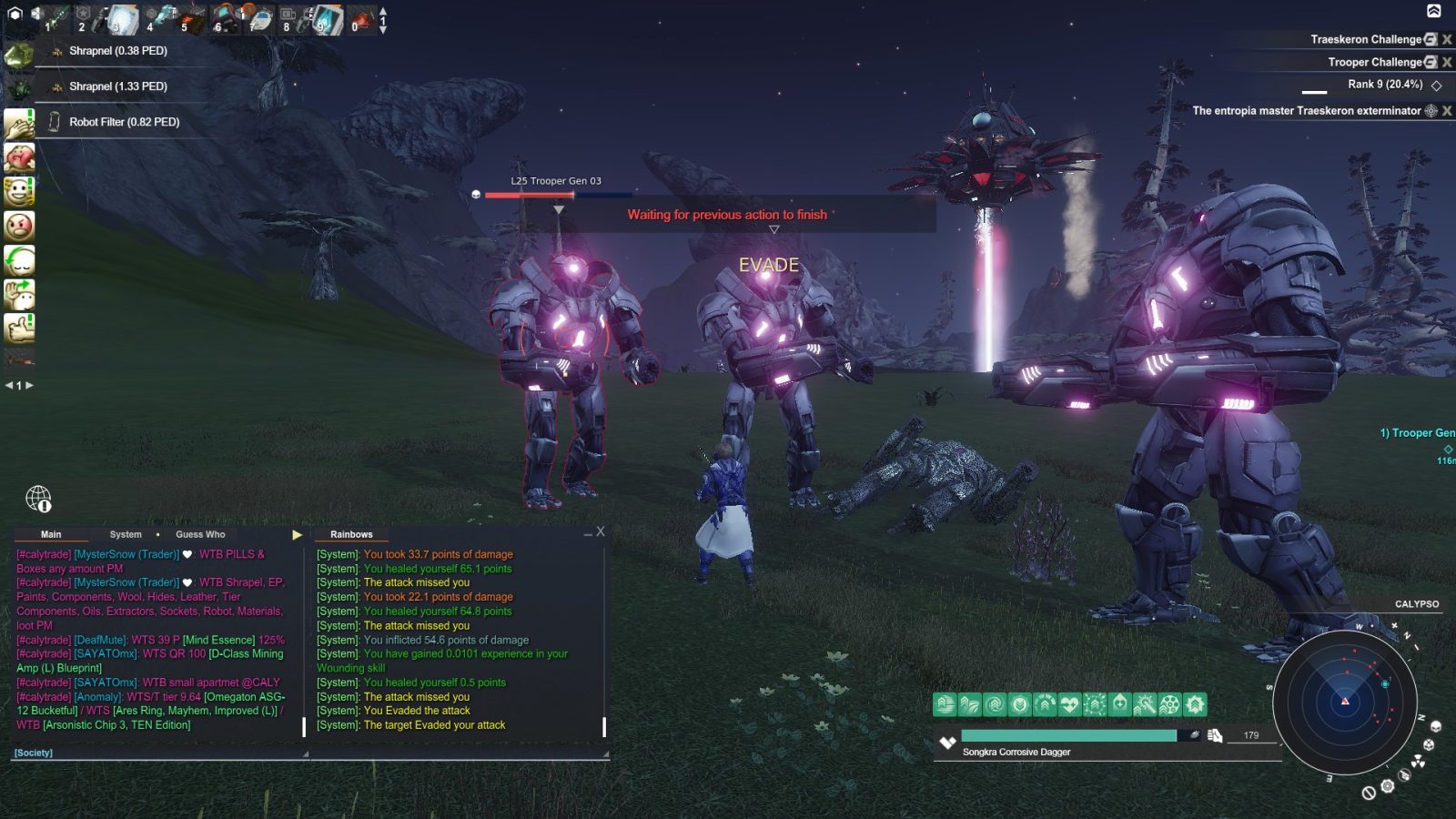Click the magic wand buff icon
This screenshot has height=819, width=1456.
tap(1143, 704)
